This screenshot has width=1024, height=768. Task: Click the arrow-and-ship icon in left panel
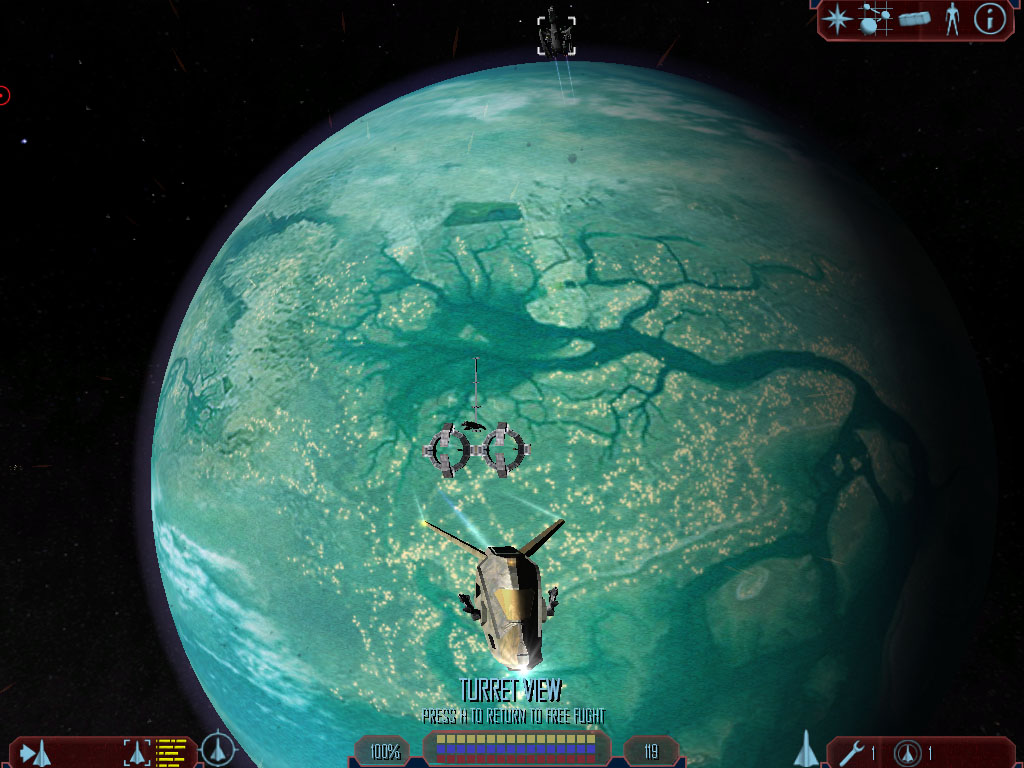(35, 752)
